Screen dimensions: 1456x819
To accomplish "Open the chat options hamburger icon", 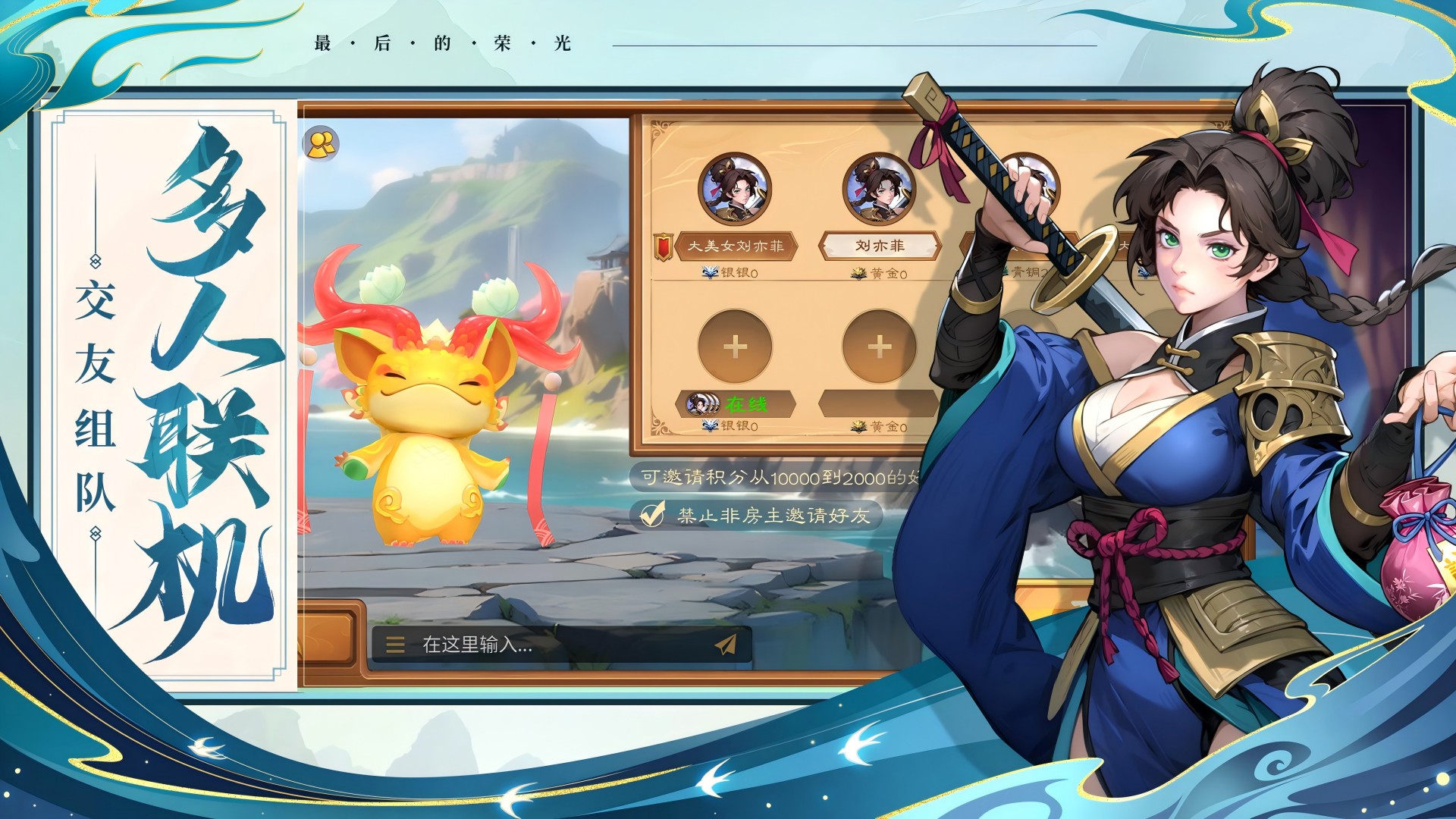I will click(394, 646).
